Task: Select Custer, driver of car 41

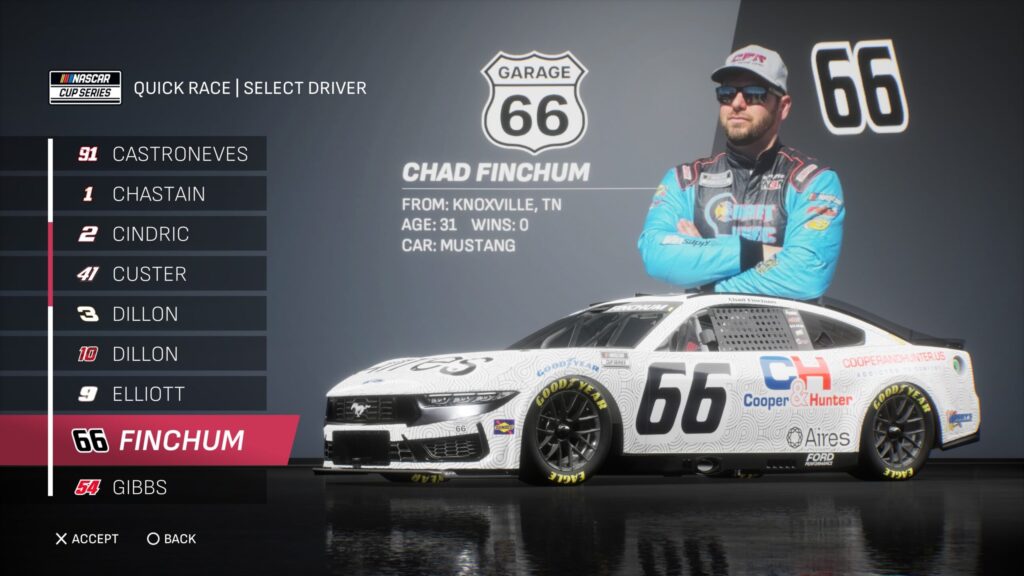Action: [160, 274]
